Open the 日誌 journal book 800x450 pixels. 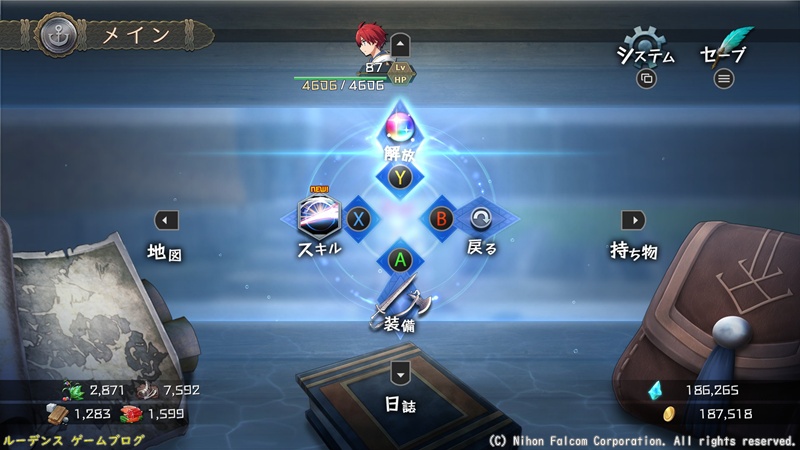[400, 407]
